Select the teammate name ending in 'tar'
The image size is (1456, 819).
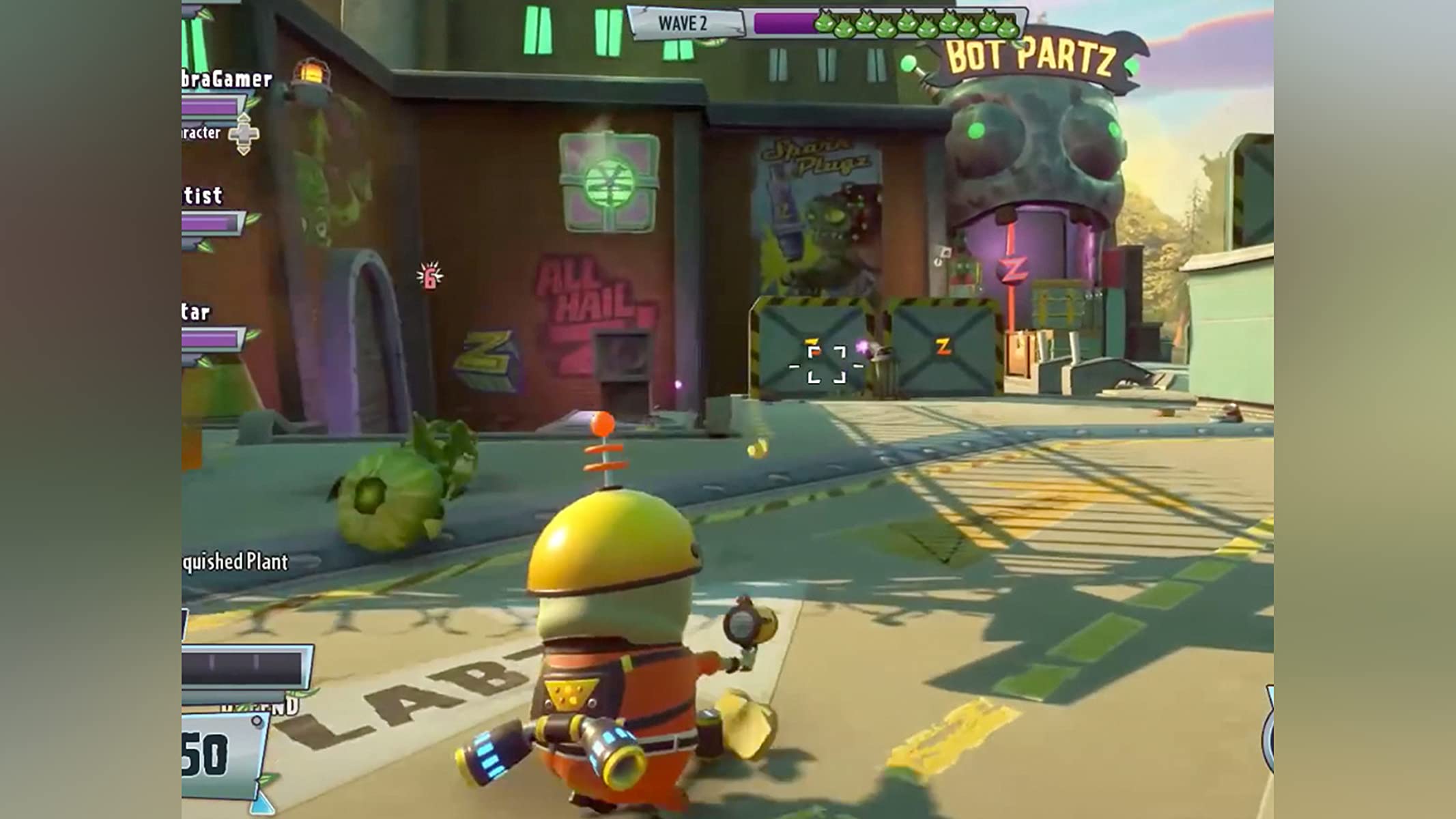pos(196,313)
